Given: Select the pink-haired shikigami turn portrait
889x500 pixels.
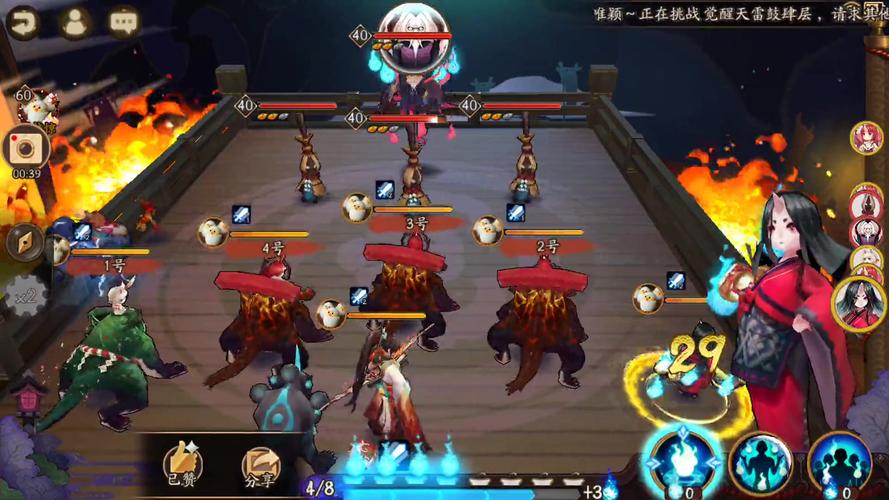Looking at the screenshot, I should point(866,137).
